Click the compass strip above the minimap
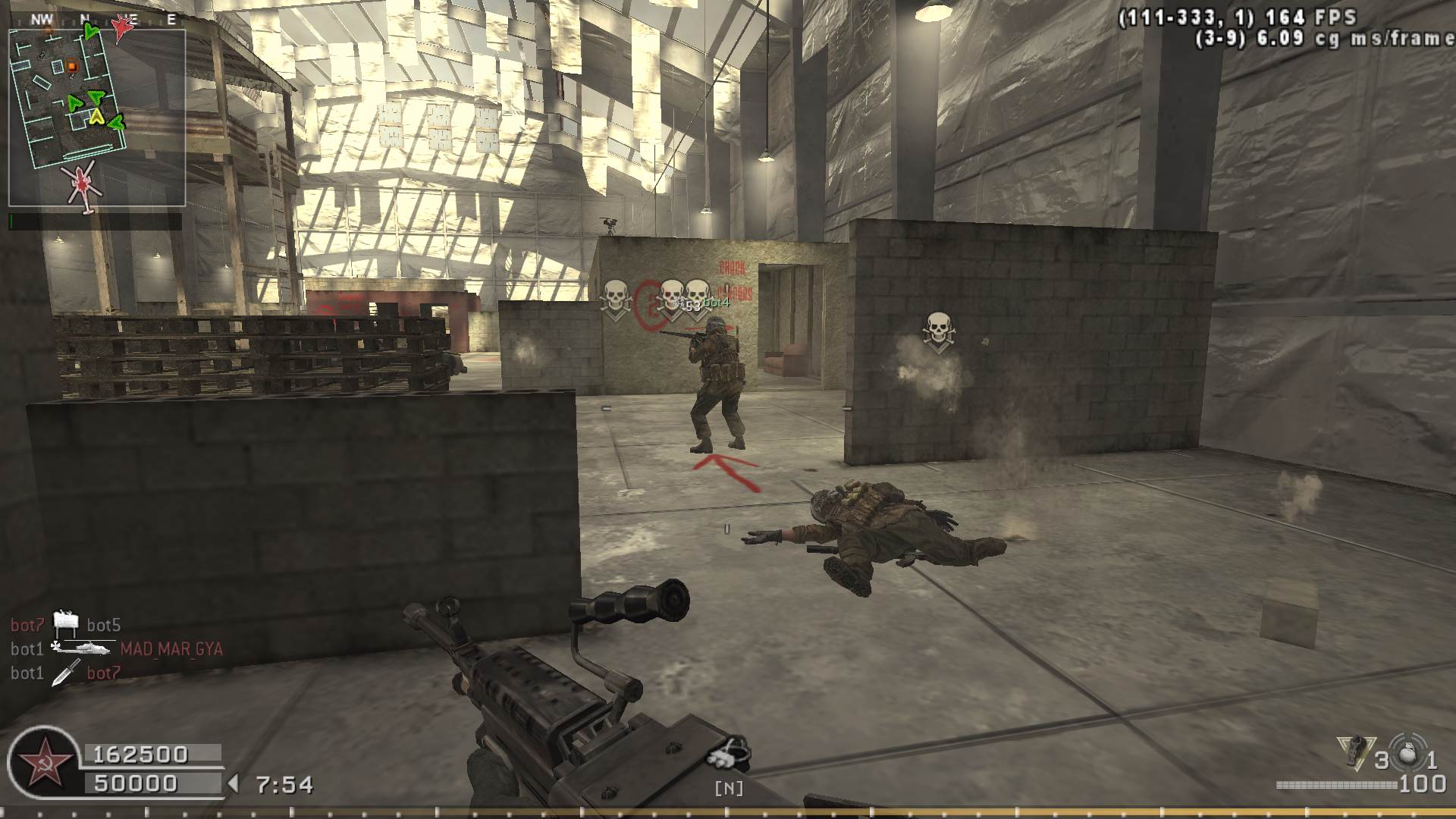Viewport: 1456px width, 819px height. point(99,20)
